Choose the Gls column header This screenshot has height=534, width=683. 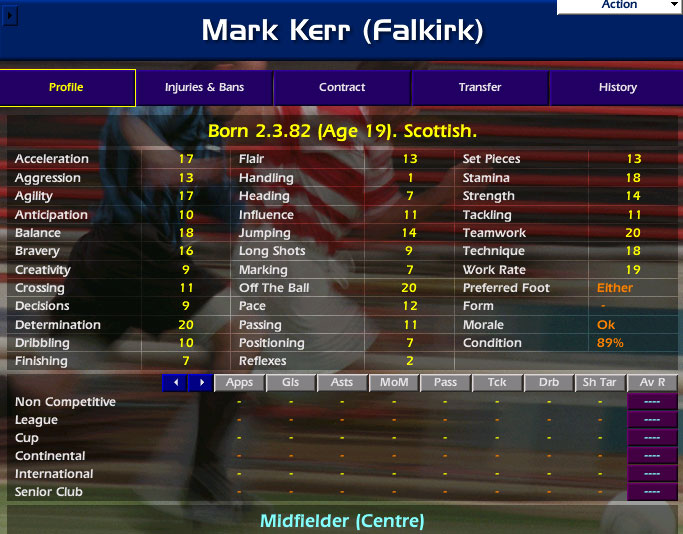pos(290,382)
